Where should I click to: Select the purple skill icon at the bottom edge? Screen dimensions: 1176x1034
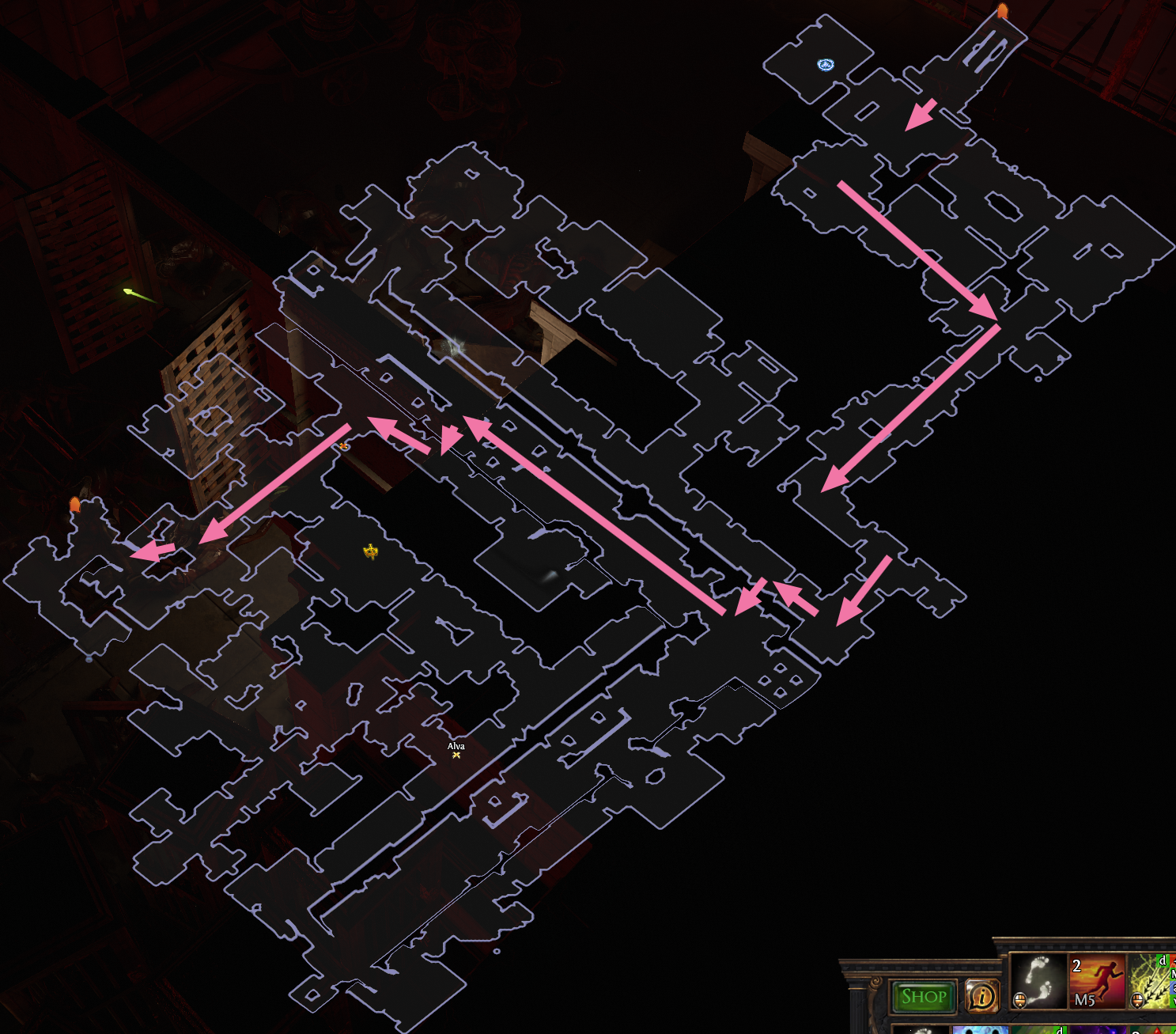[x=1098, y=1031]
